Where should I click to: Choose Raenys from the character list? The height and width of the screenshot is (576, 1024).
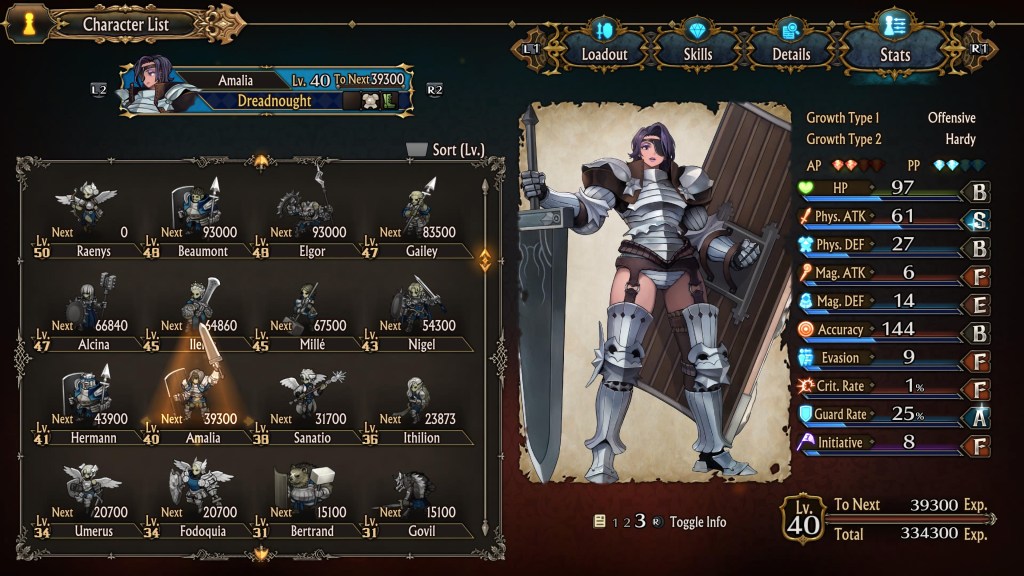90,220
